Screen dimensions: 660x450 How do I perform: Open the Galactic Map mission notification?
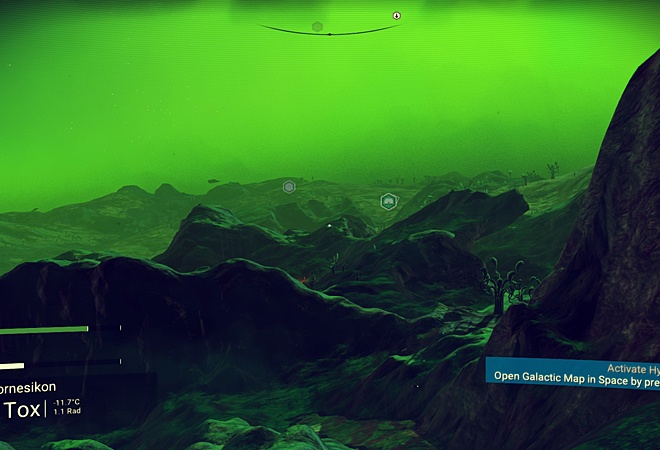573,372
